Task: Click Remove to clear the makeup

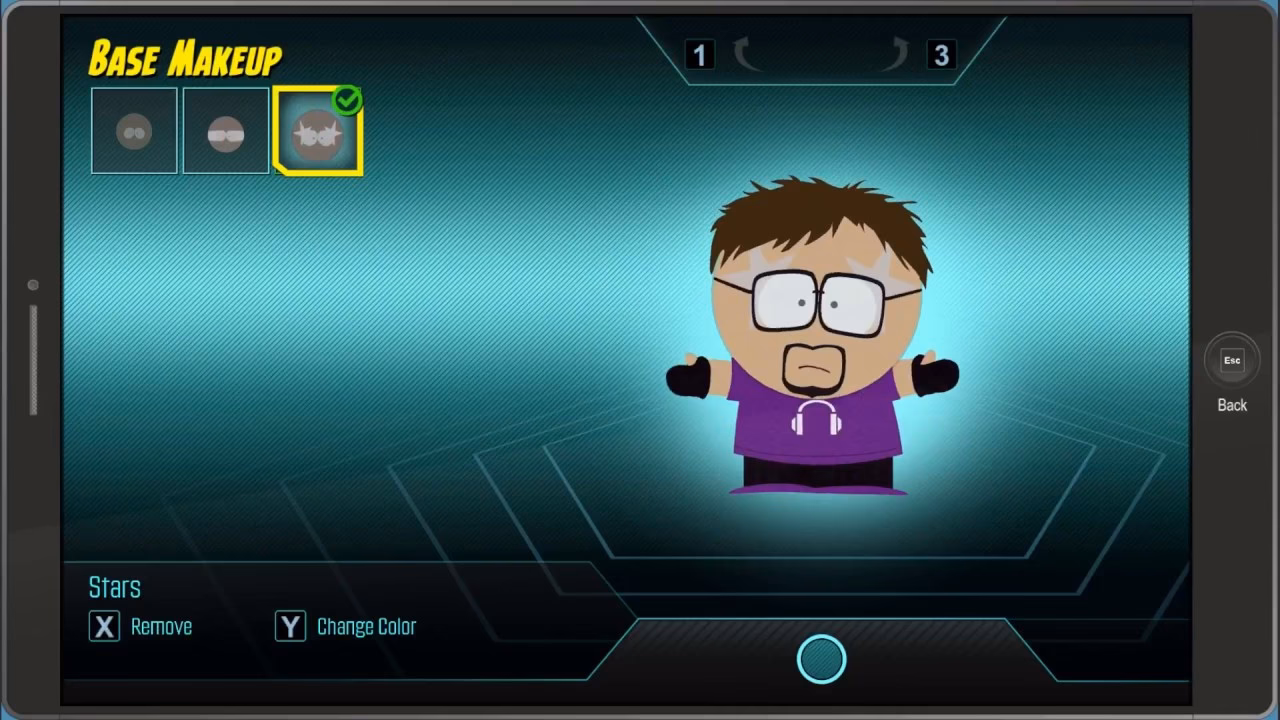Action: click(161, 626)
